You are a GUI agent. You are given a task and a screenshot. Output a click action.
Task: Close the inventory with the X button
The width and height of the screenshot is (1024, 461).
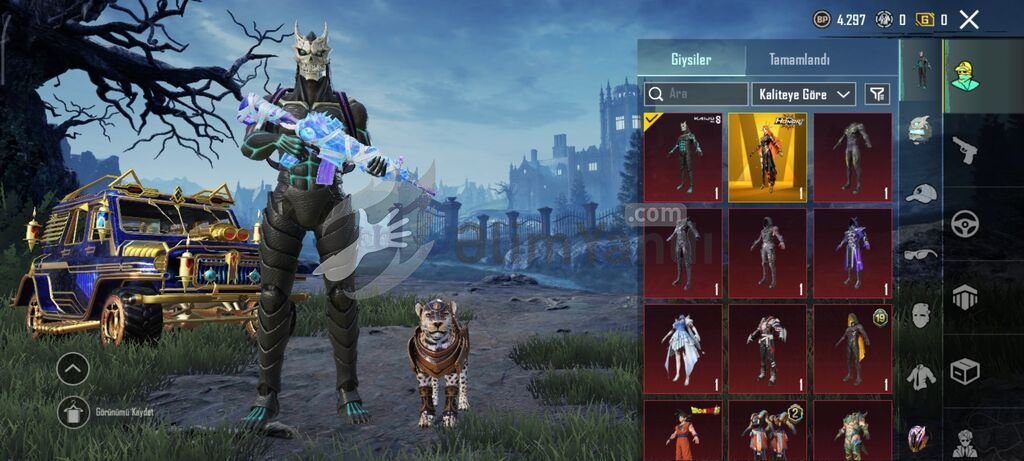point(968,19)
